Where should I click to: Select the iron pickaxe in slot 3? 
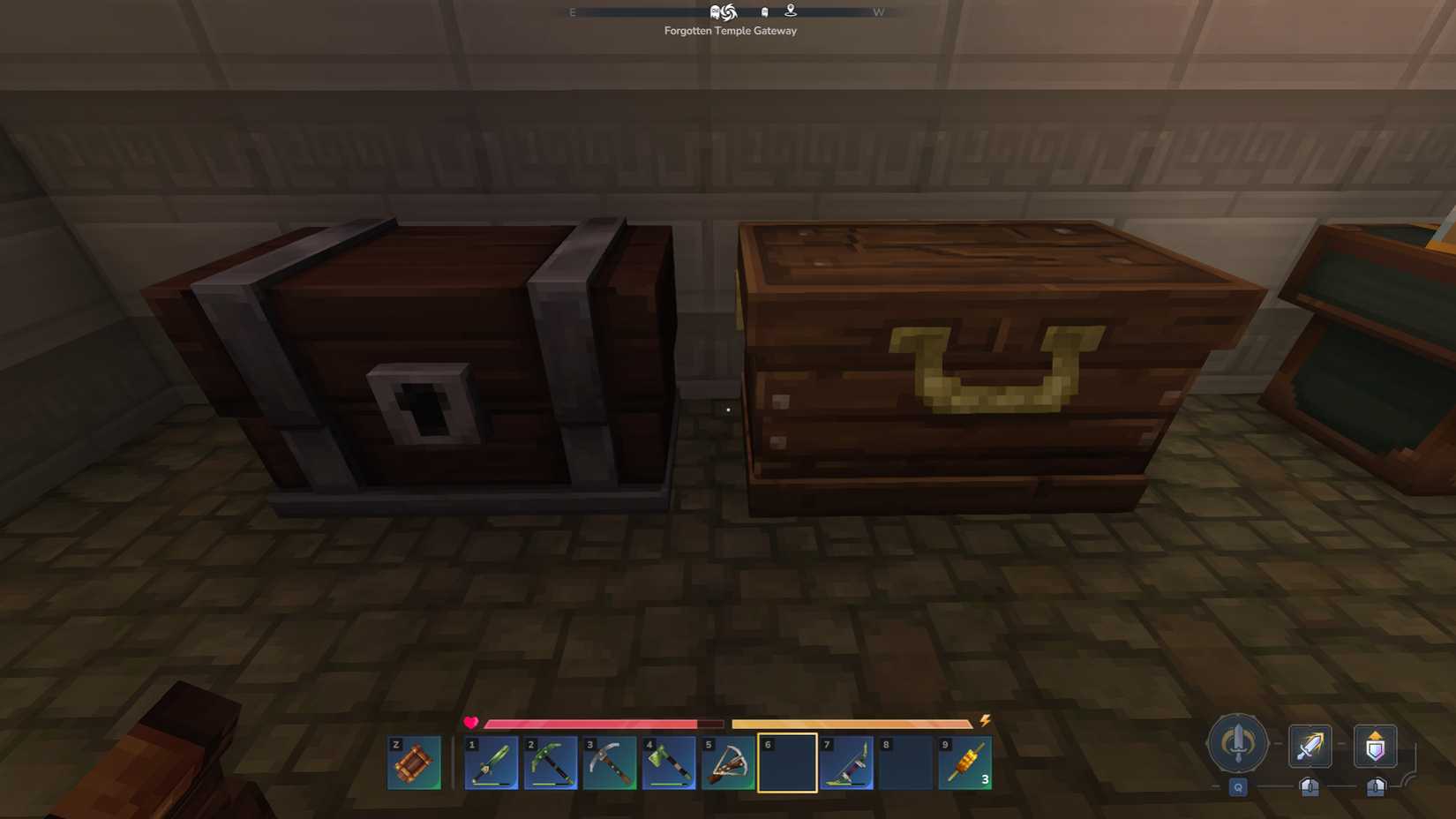click(x=609, y=763)
